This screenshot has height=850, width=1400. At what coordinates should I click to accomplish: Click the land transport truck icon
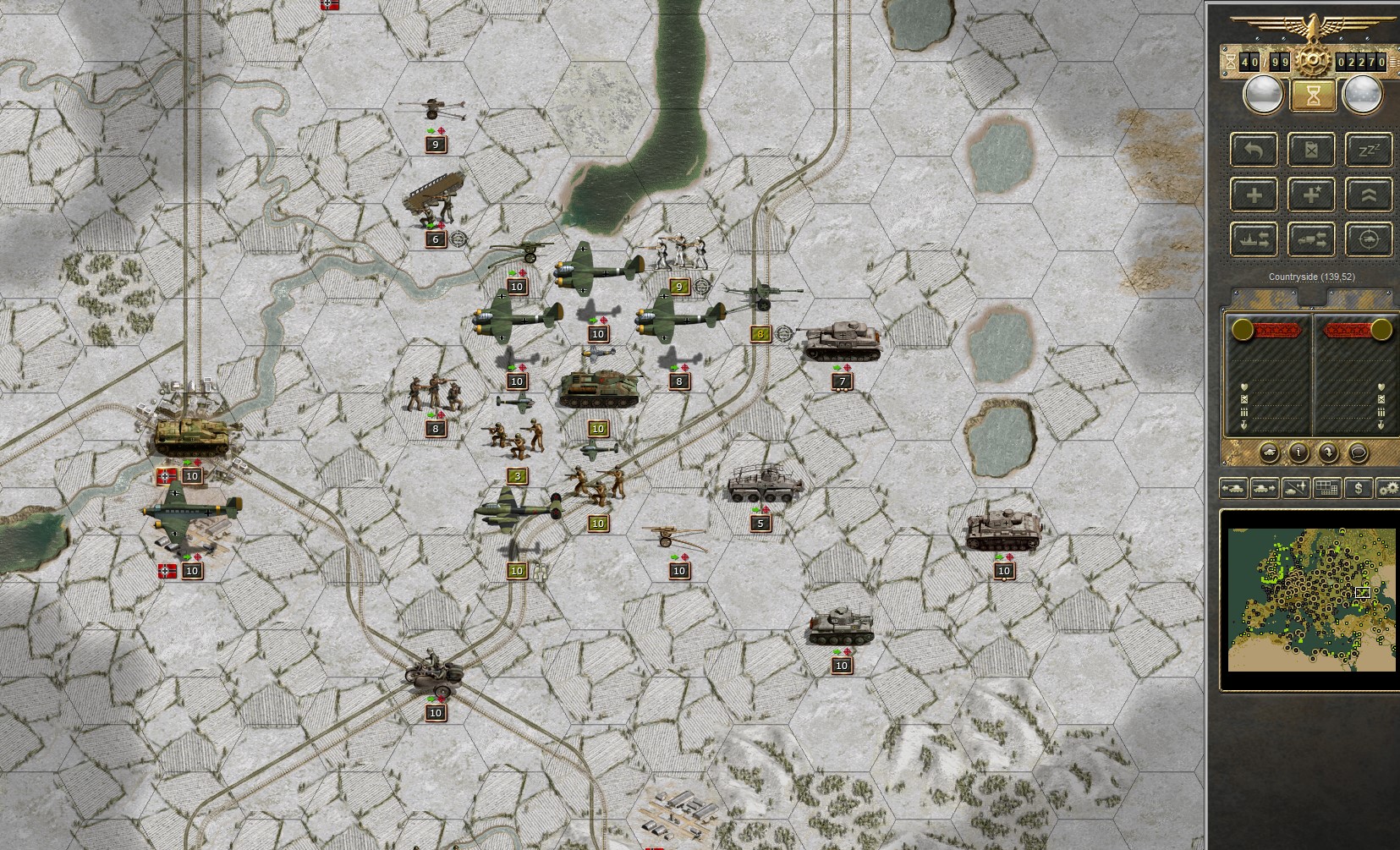1313,240
